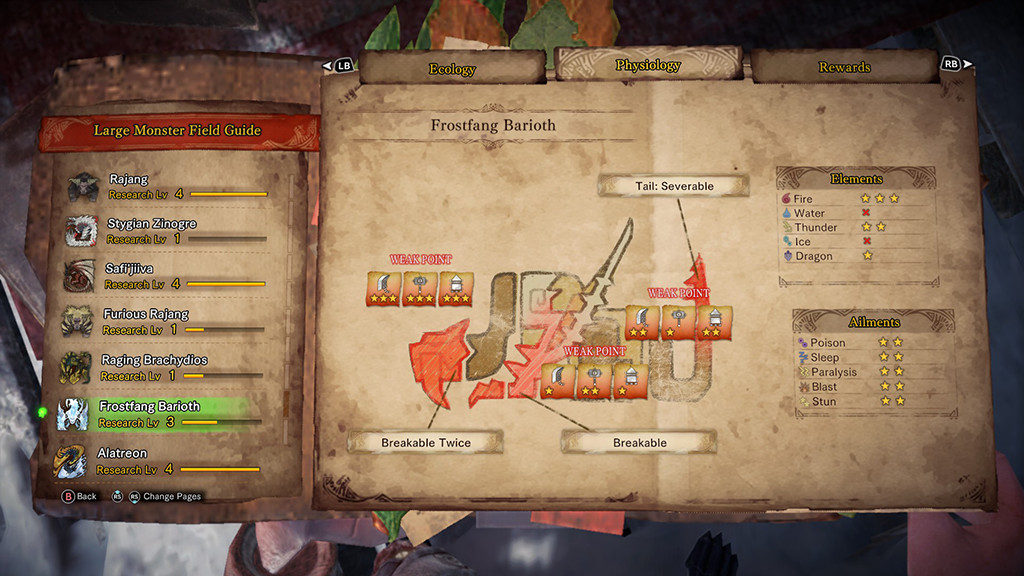Show the Rewards tab
The image size is (1024, 576).
[844, 67]
